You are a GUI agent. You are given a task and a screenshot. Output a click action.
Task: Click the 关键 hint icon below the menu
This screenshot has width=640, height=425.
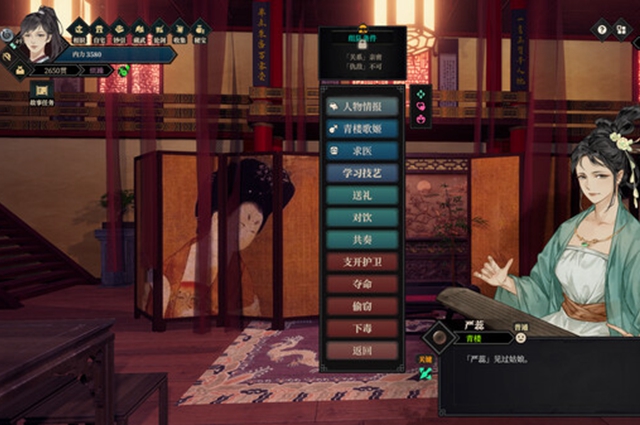pyautogui.click(x=425, y=371)
